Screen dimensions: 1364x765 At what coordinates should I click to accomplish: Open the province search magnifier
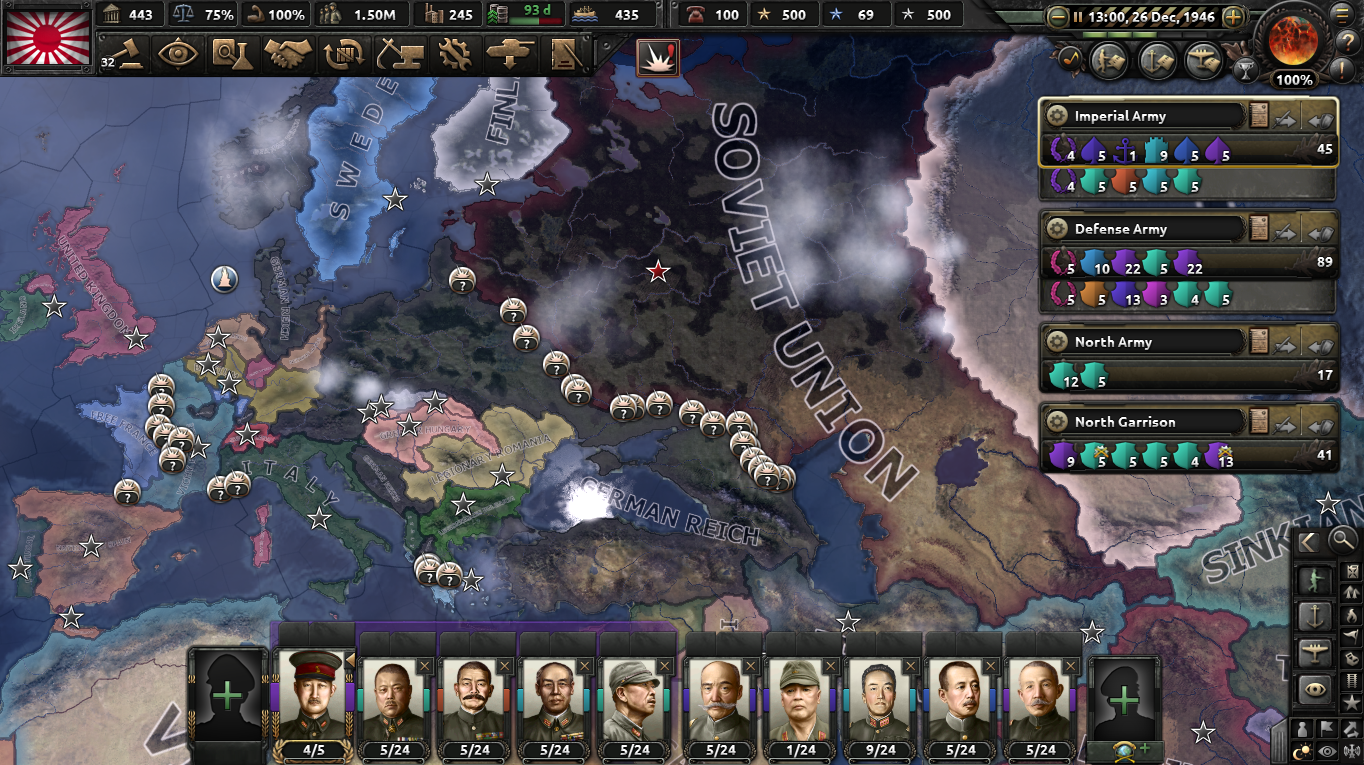point(1343,541)
